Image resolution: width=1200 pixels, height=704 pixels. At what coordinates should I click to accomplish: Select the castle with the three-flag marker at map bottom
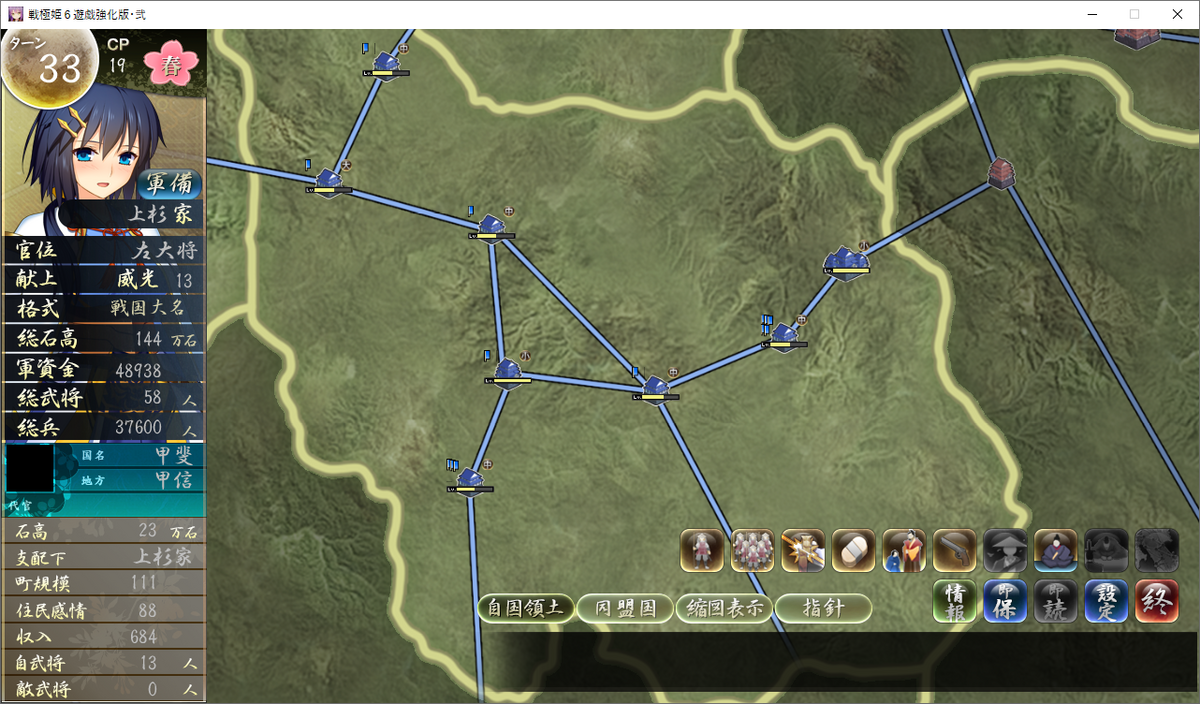470,481
